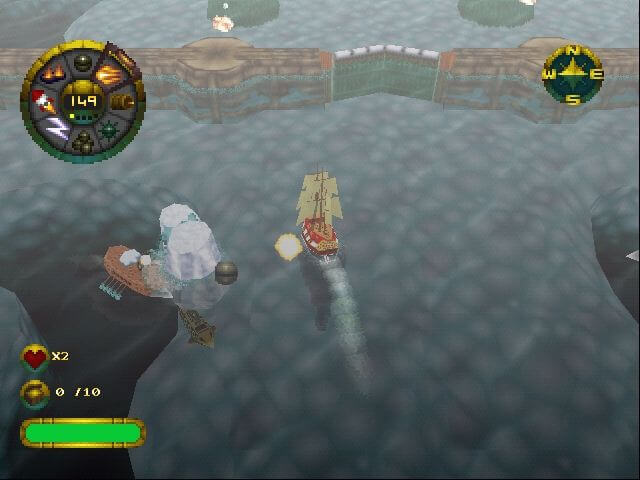640x480 pixels.
Task: Select the rocket weapon slot
Action: coord(44,101)
